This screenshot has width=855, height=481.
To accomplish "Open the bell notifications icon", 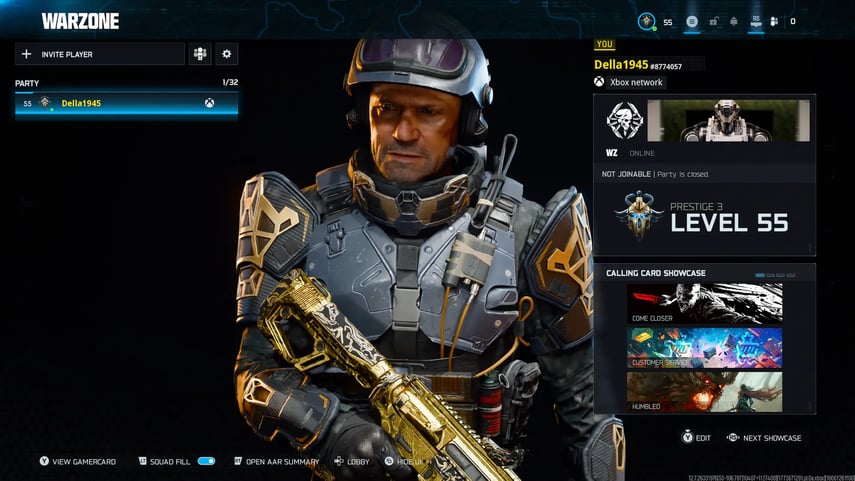I will (x=735, y=21).
